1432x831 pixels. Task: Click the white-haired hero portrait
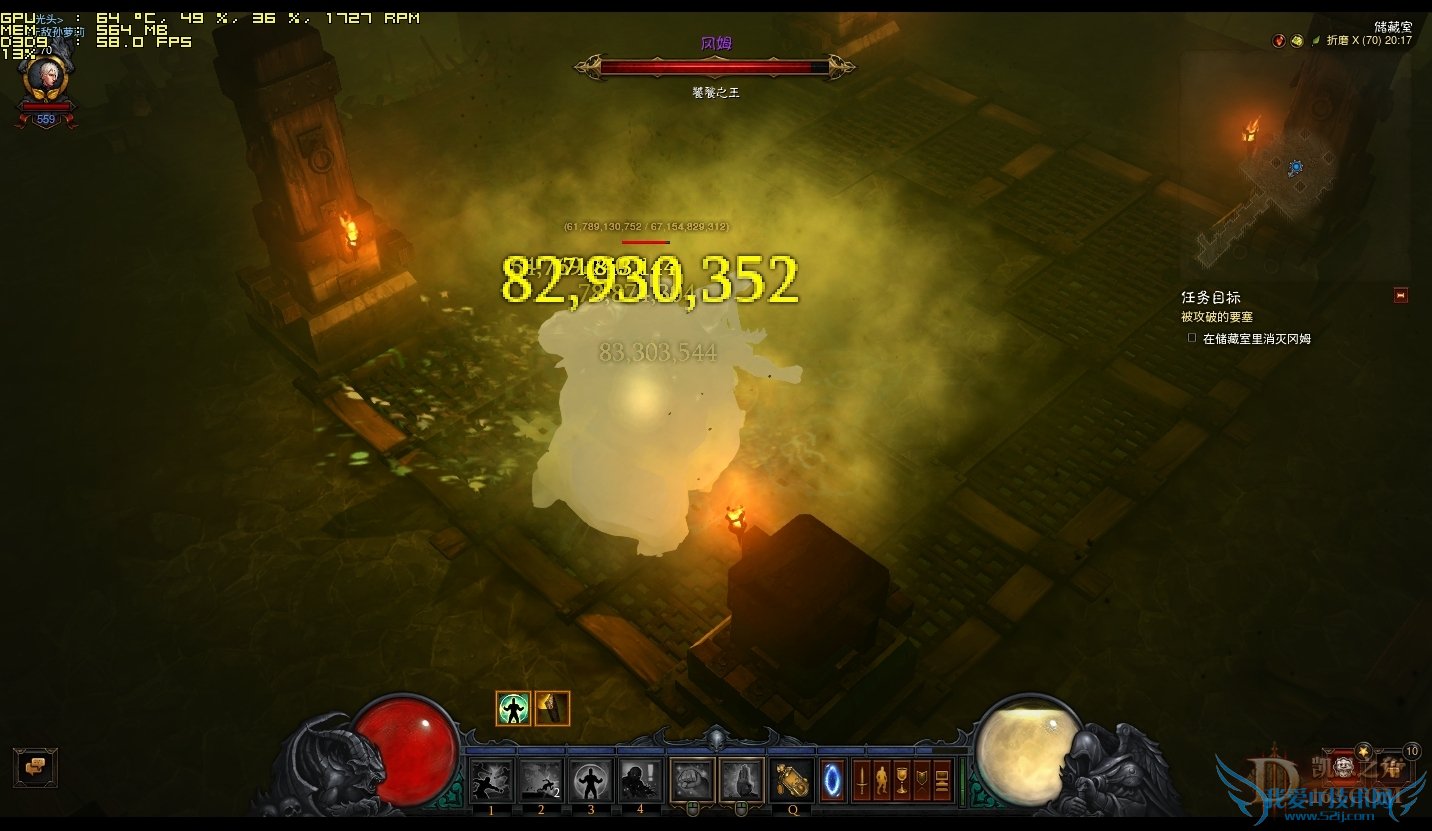pos(46,78)
